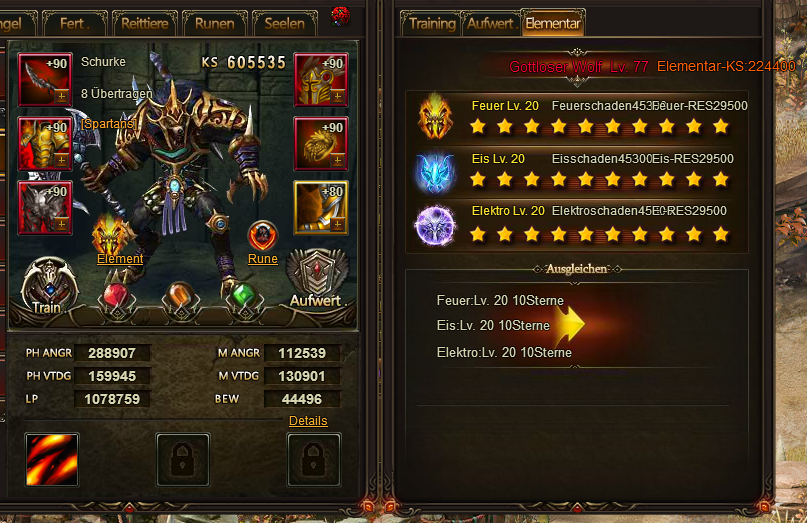The height and width of the screenshot is (523, 807).
Task: Open the Aufwert tab
Action: [490, 23]
